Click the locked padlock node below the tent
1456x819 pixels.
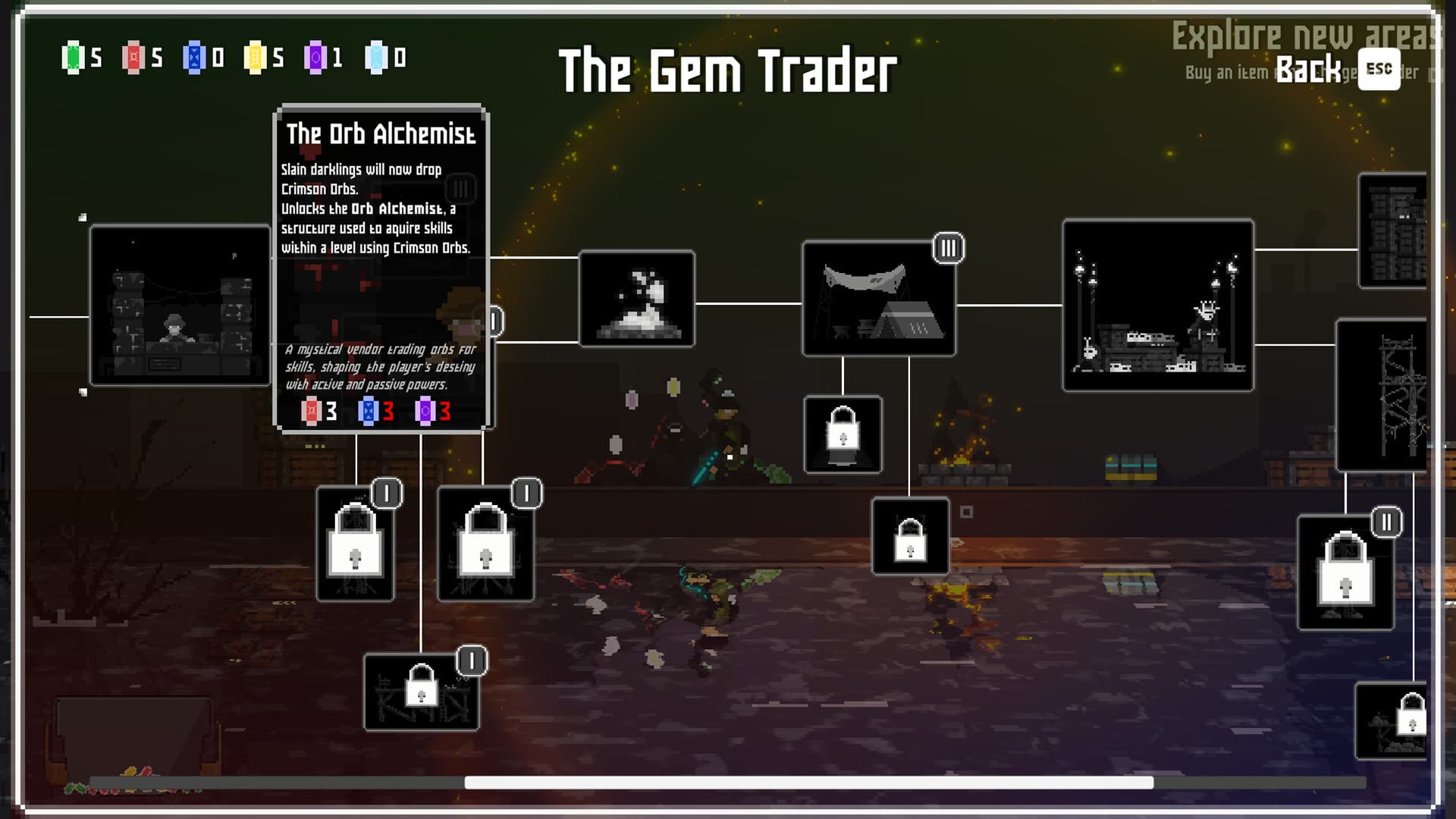pos(842,434)
